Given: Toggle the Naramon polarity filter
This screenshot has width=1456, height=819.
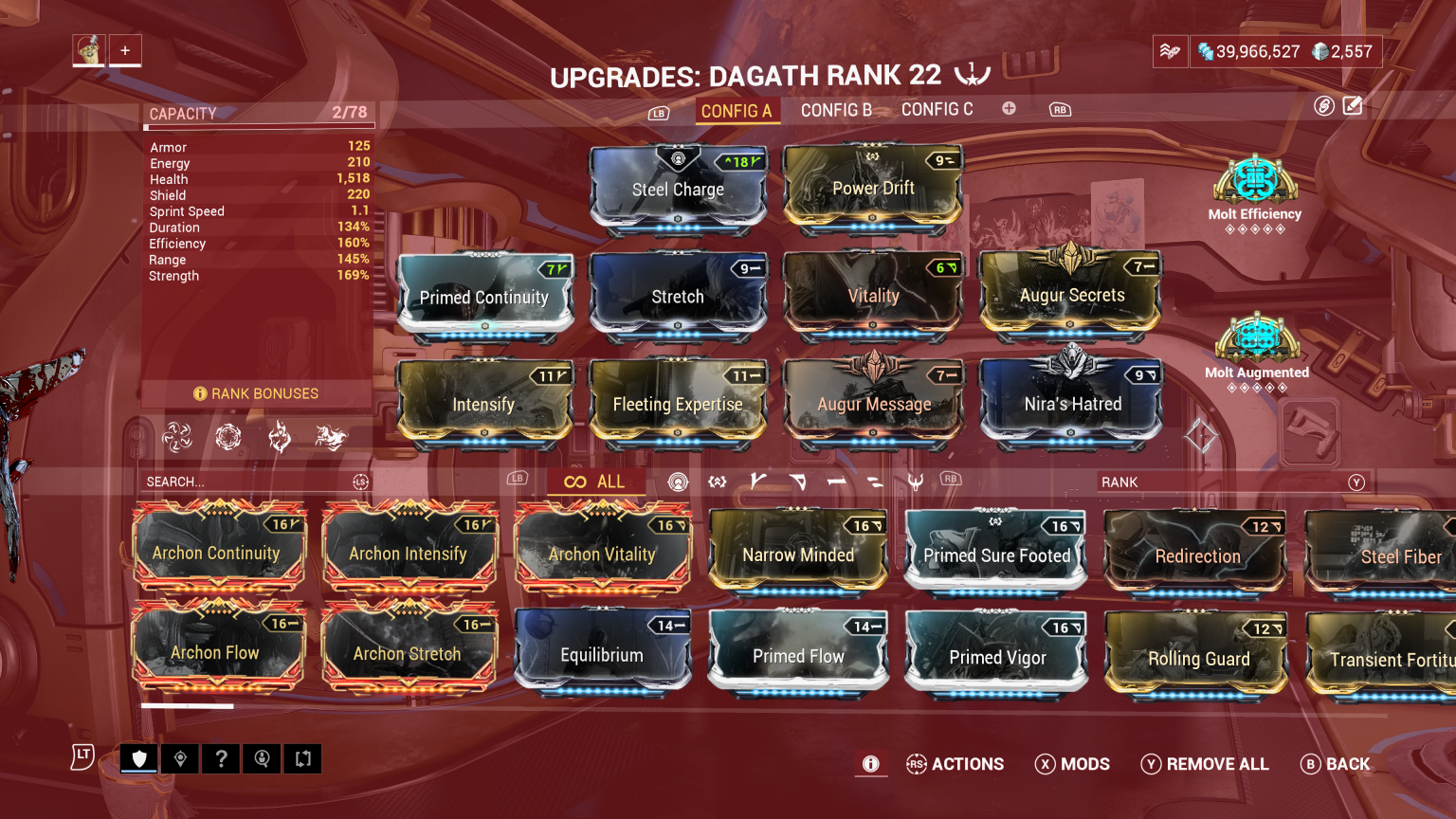Looking at the screenshot, I should [837, 482].
